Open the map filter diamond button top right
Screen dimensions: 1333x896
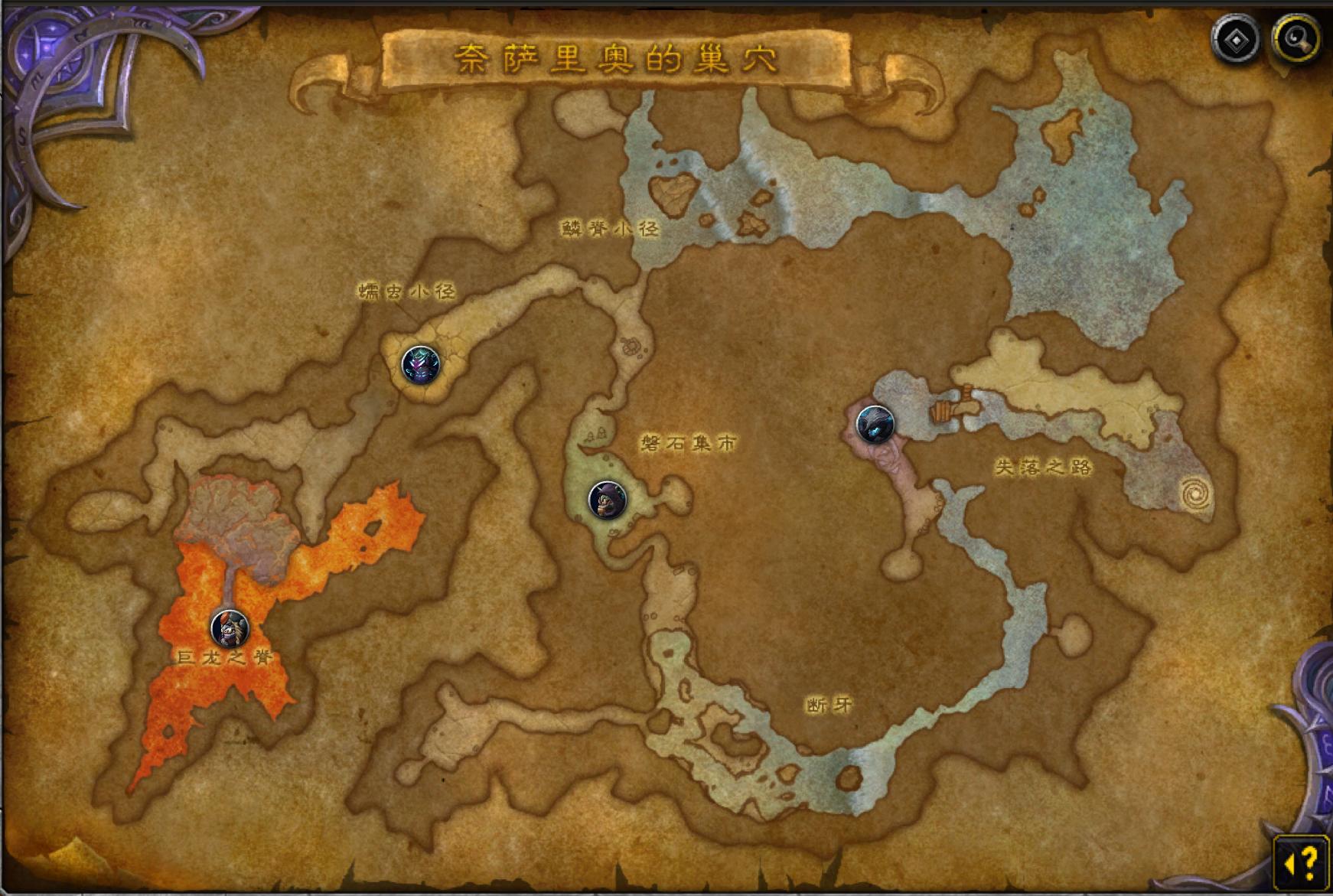(x=1236, y=41)
